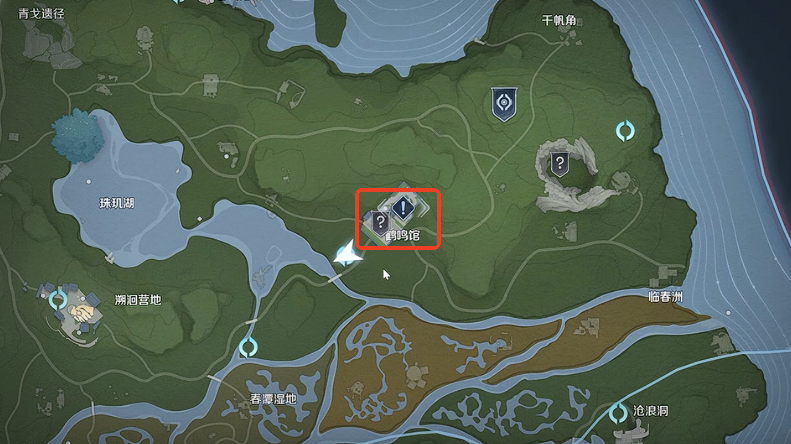Select the teleport waypoint on the northeast coast

point(626,131)
